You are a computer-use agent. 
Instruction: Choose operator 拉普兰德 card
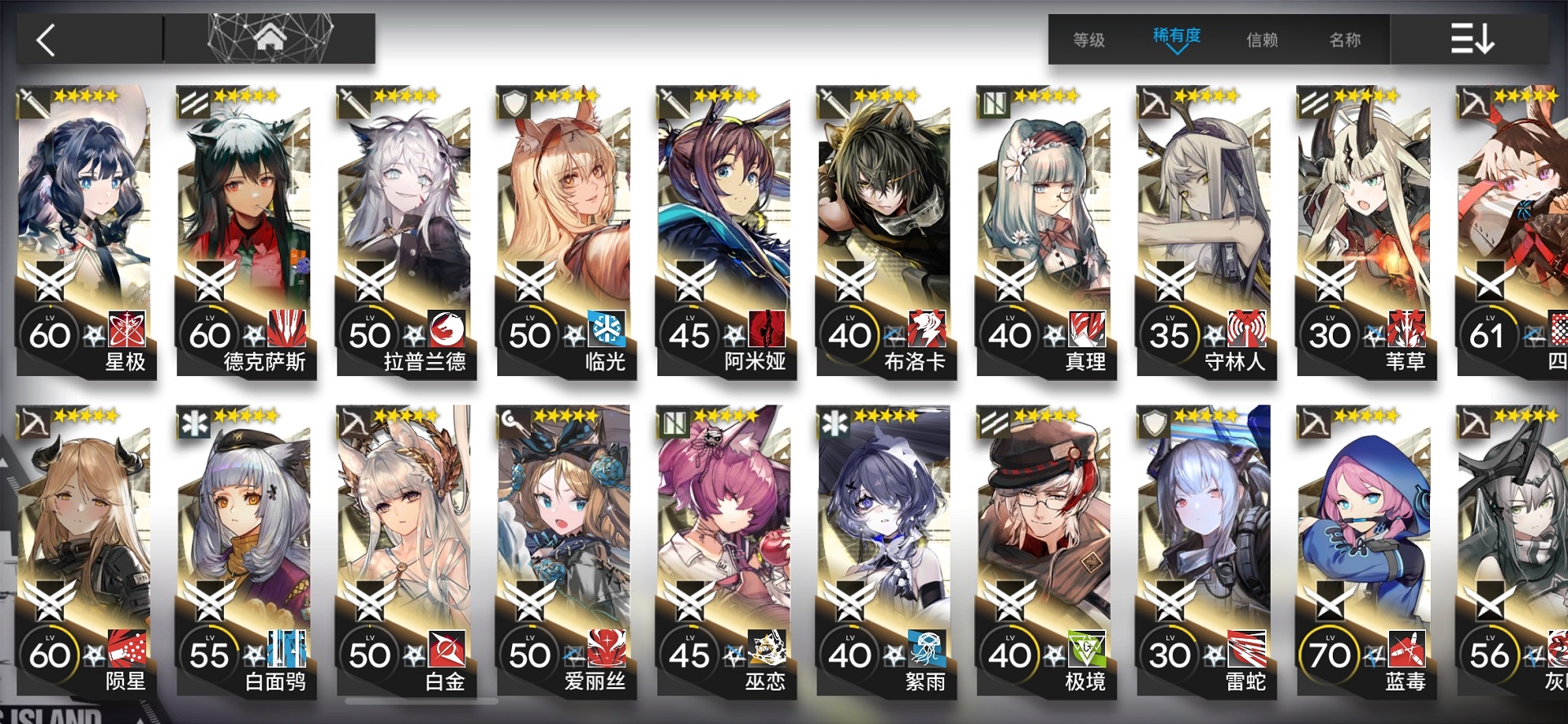pos(405,229)
